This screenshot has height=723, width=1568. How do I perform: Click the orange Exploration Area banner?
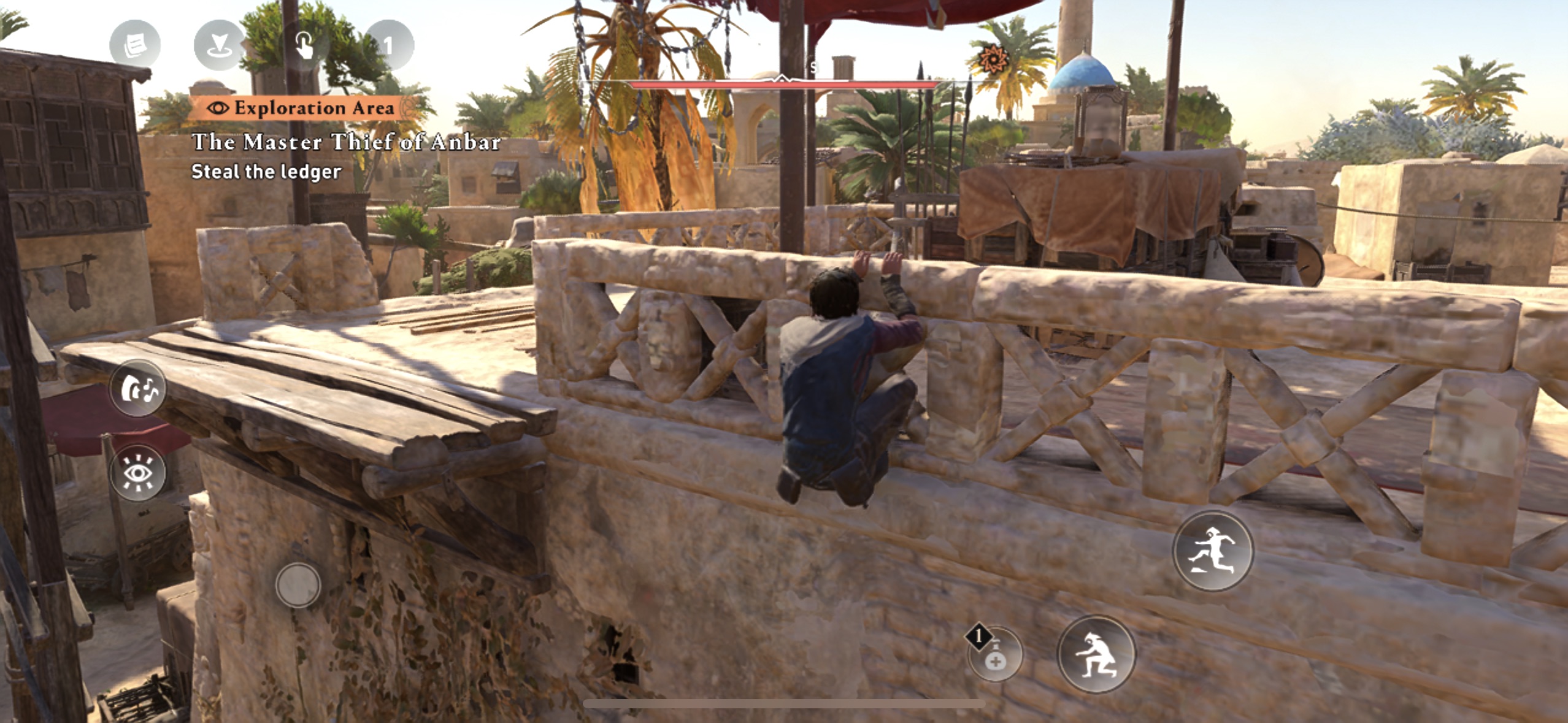pos(304,108)
